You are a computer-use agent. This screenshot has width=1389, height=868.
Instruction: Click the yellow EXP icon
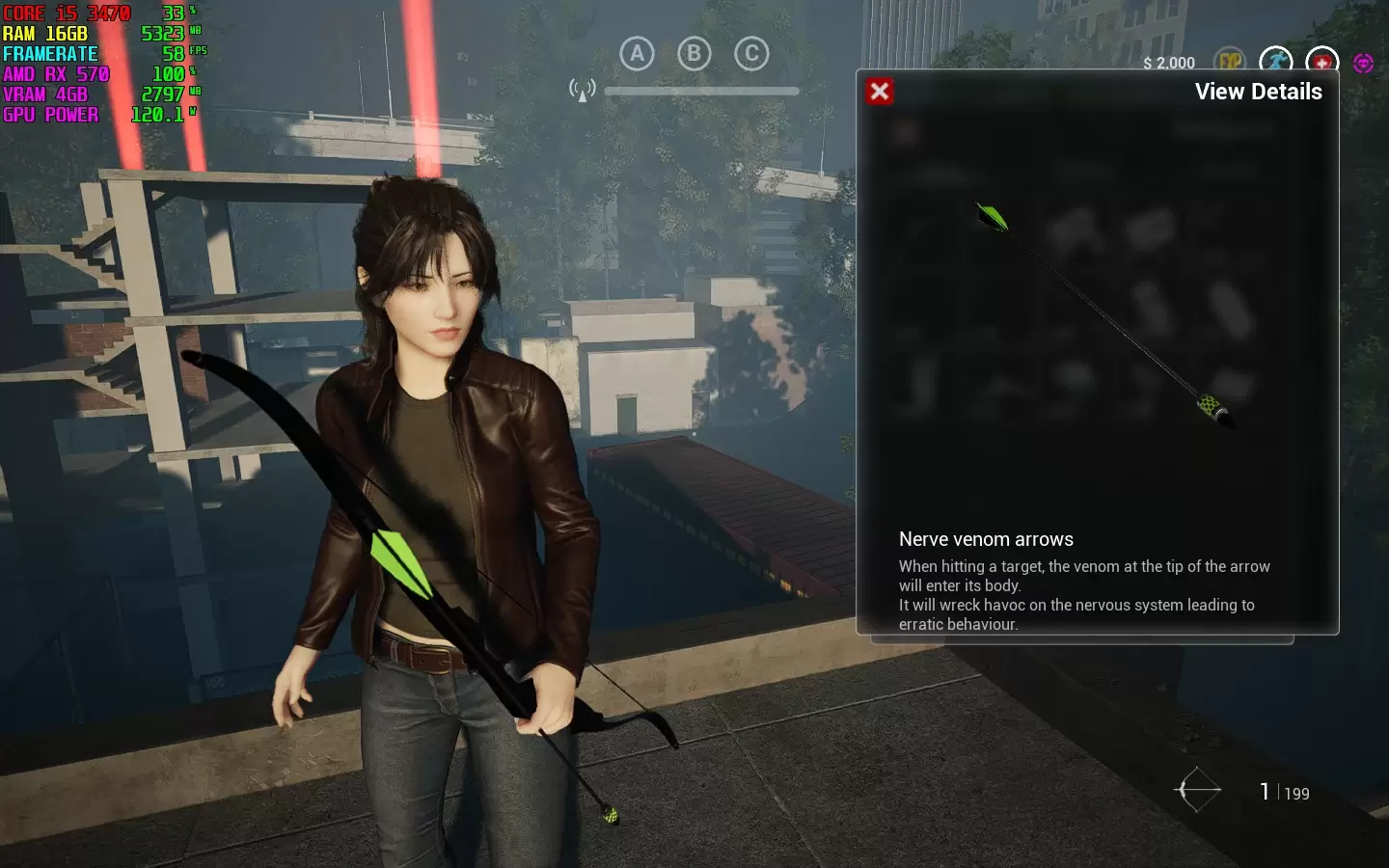pos(1230,61)
